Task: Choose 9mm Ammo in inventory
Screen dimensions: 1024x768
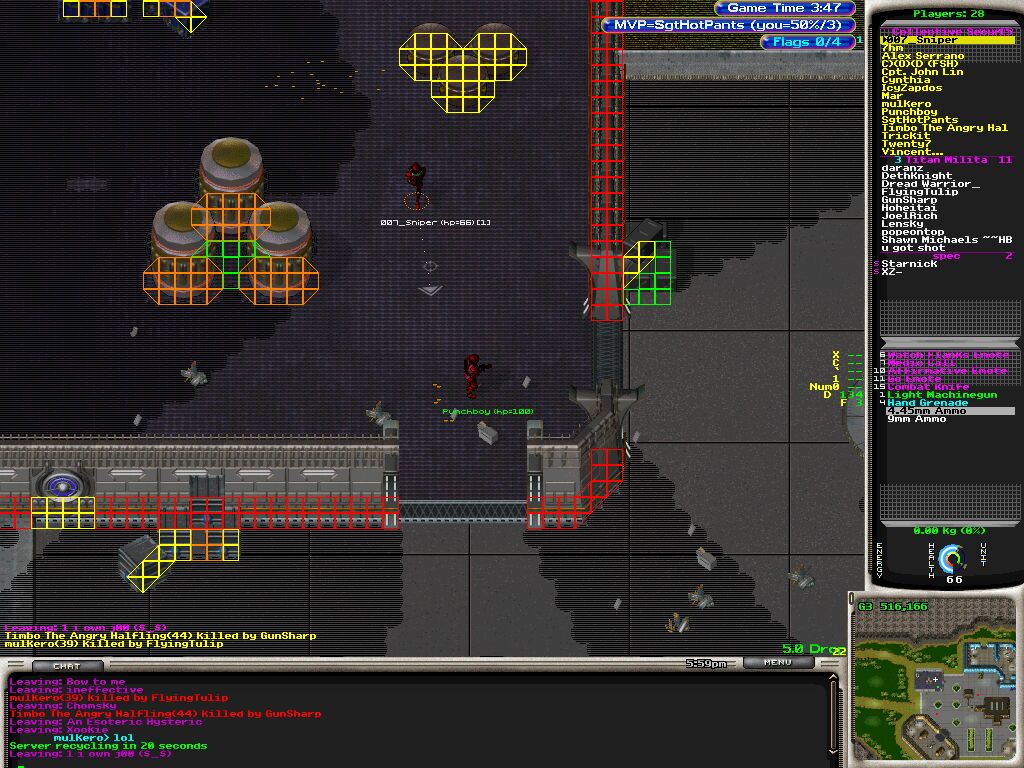Action: (916, 419)
